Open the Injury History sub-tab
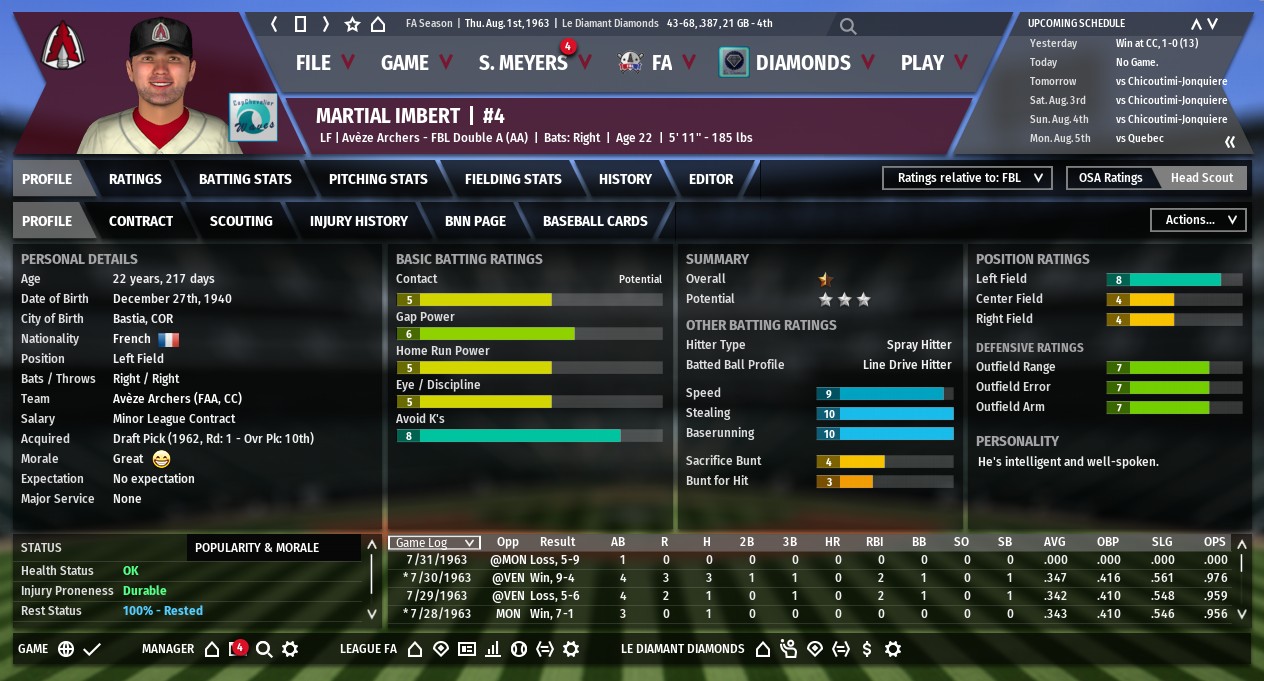Viewport: 1264px width, 681px height. [x=359, y=221]
